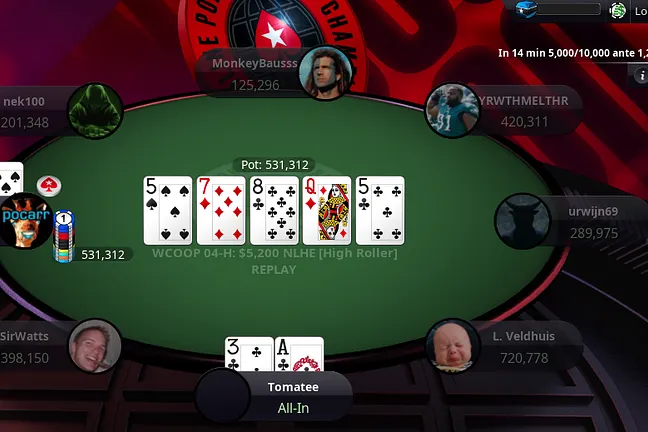This screenshot has width=648, height=432.
Task: Select the eight of clubs board card
Action: tap(274, 210)
